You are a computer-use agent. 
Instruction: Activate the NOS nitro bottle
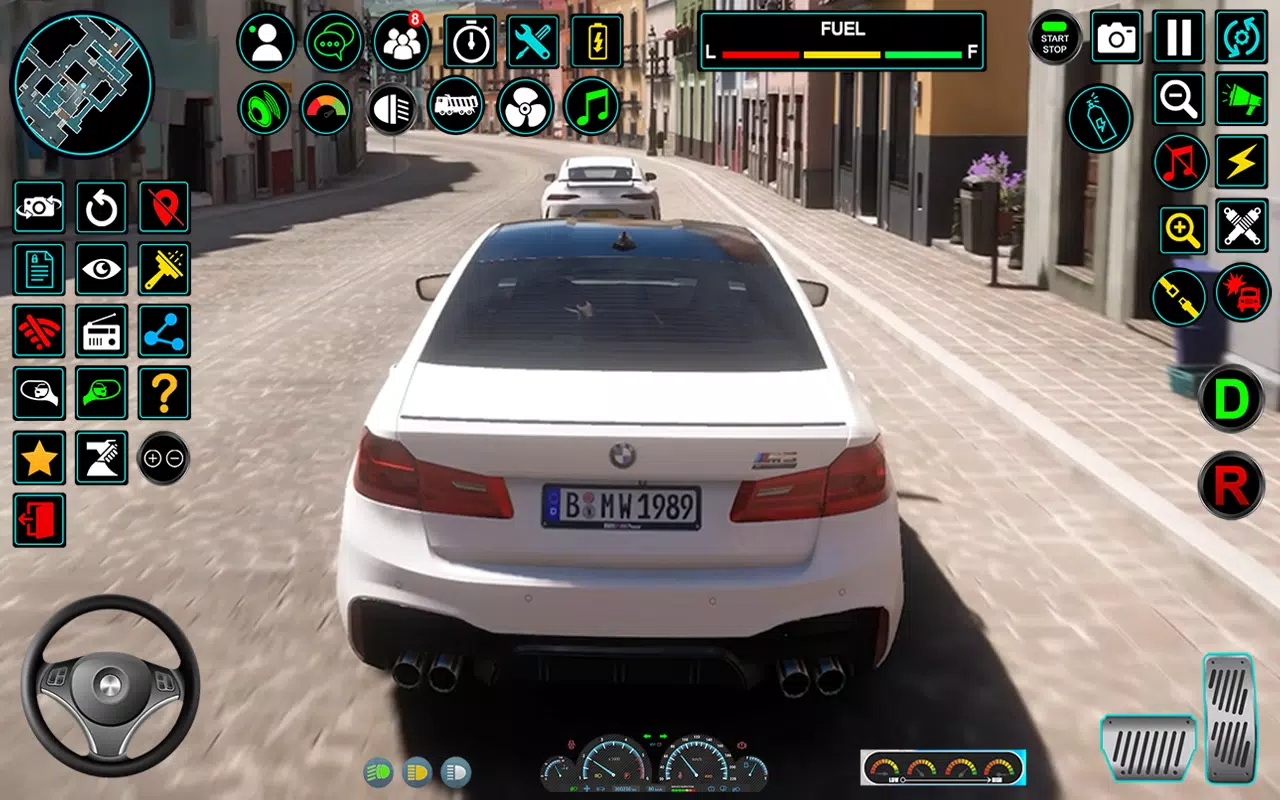tap(1101, 118)
